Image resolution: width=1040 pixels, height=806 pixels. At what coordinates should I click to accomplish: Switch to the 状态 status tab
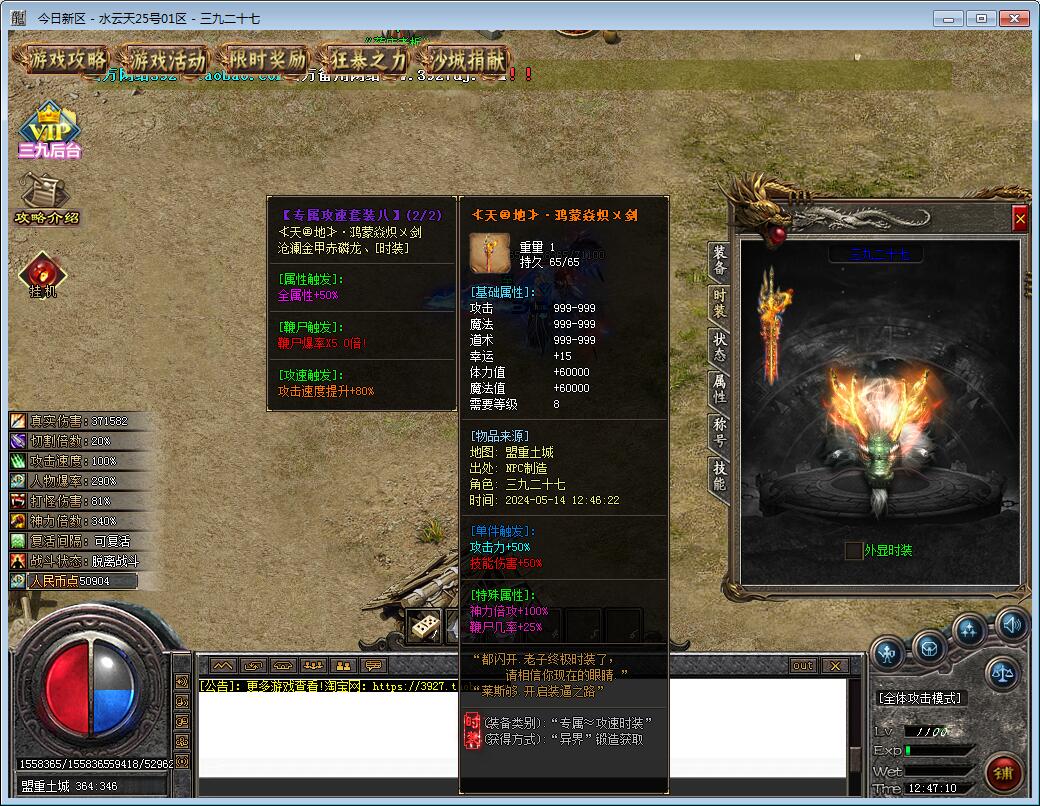pos(719,346)
